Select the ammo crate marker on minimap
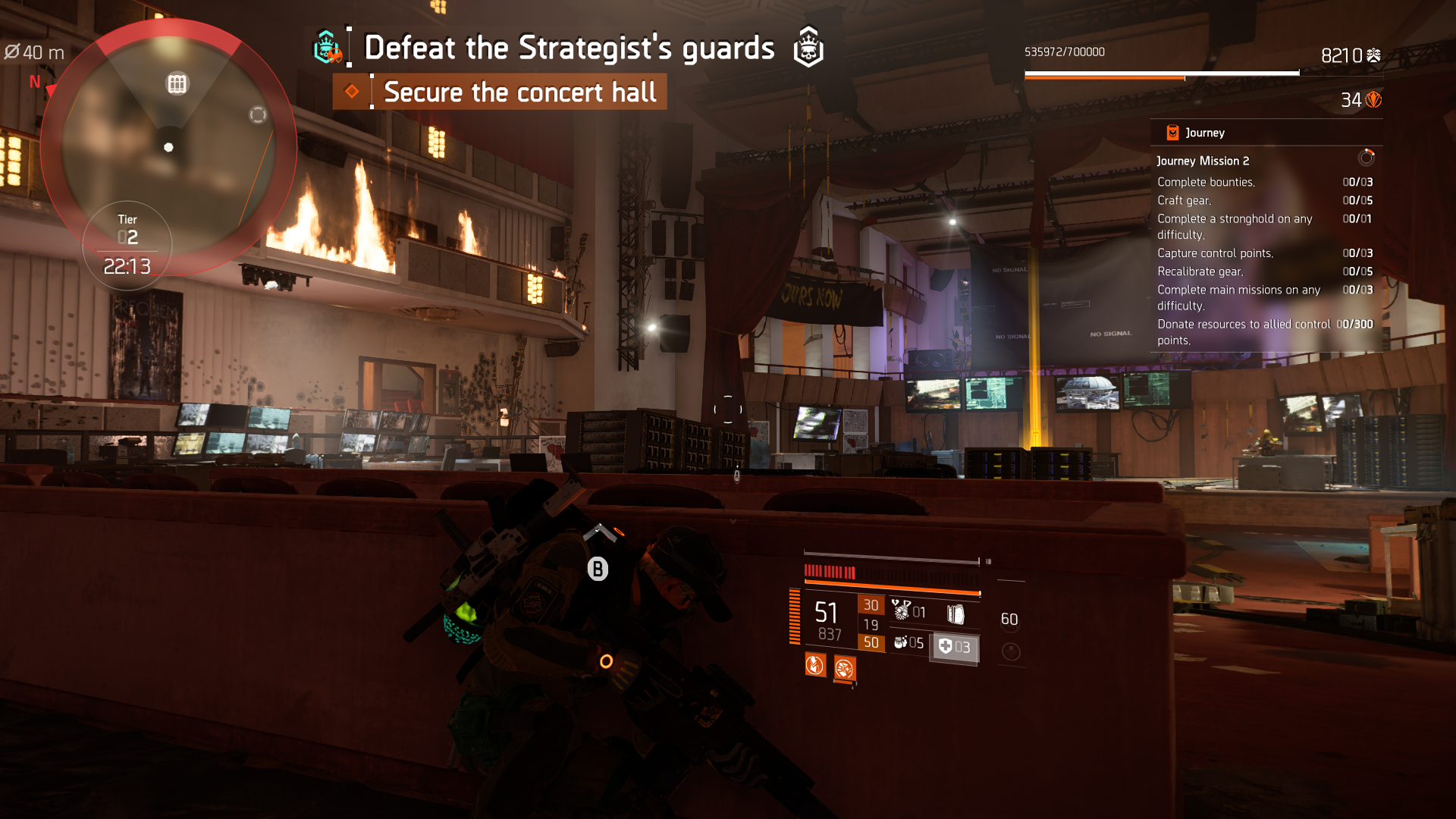Image resolution: width=1456 pixels, height=819 pixels. pos(177,84)
